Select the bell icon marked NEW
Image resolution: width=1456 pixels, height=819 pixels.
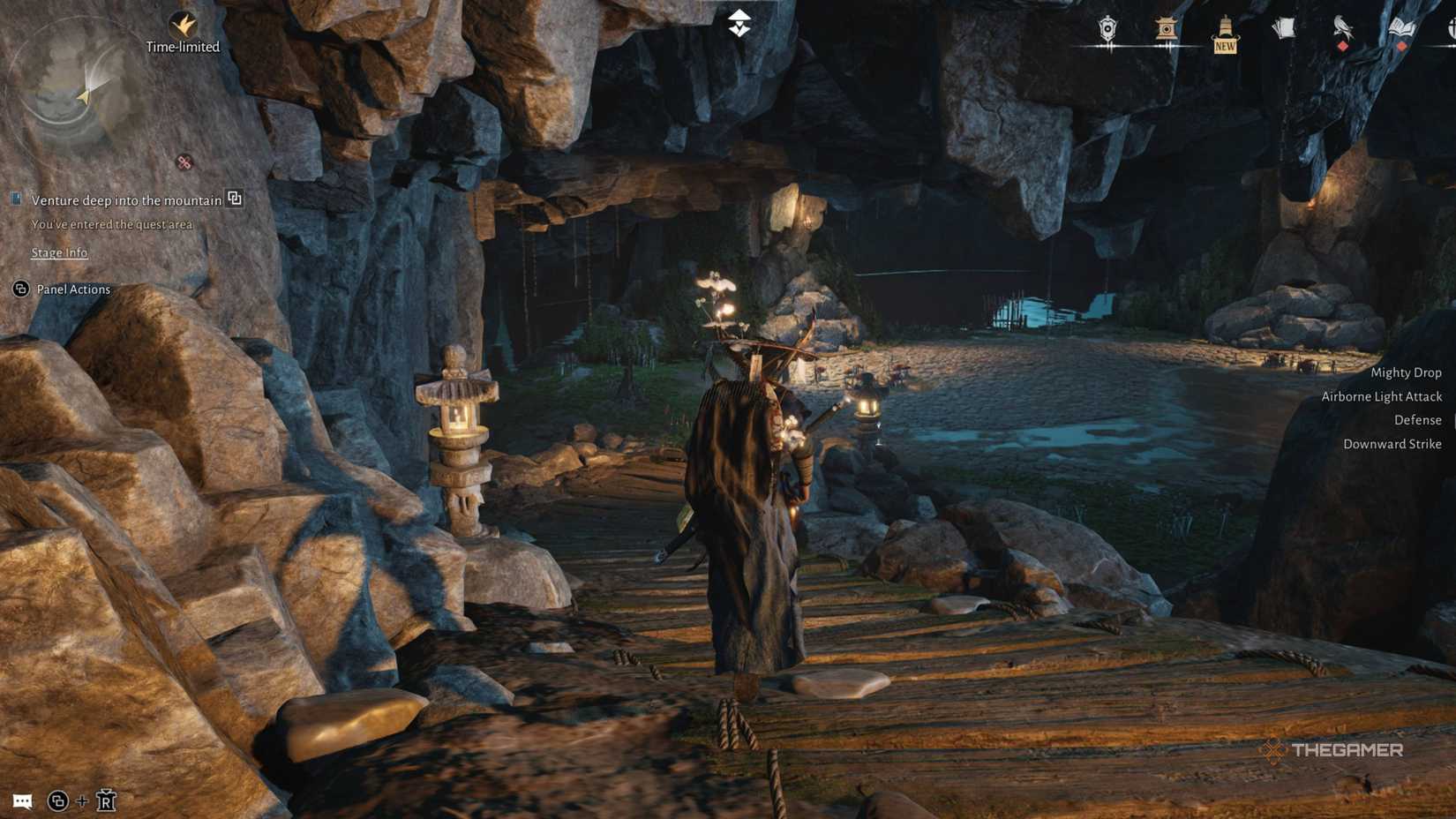pos(1225,29)
